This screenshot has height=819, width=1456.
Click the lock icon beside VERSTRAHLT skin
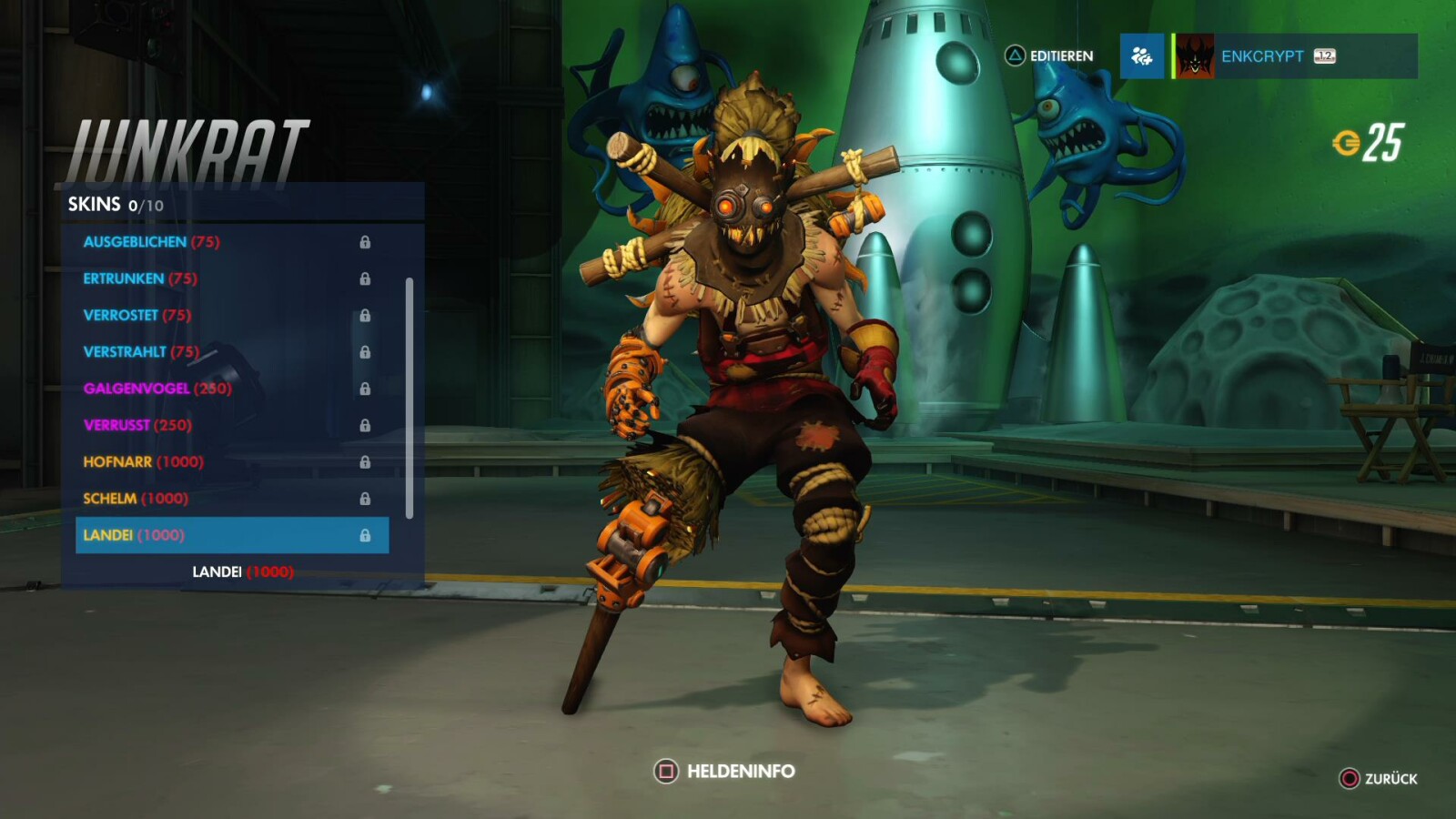[368, 352]
